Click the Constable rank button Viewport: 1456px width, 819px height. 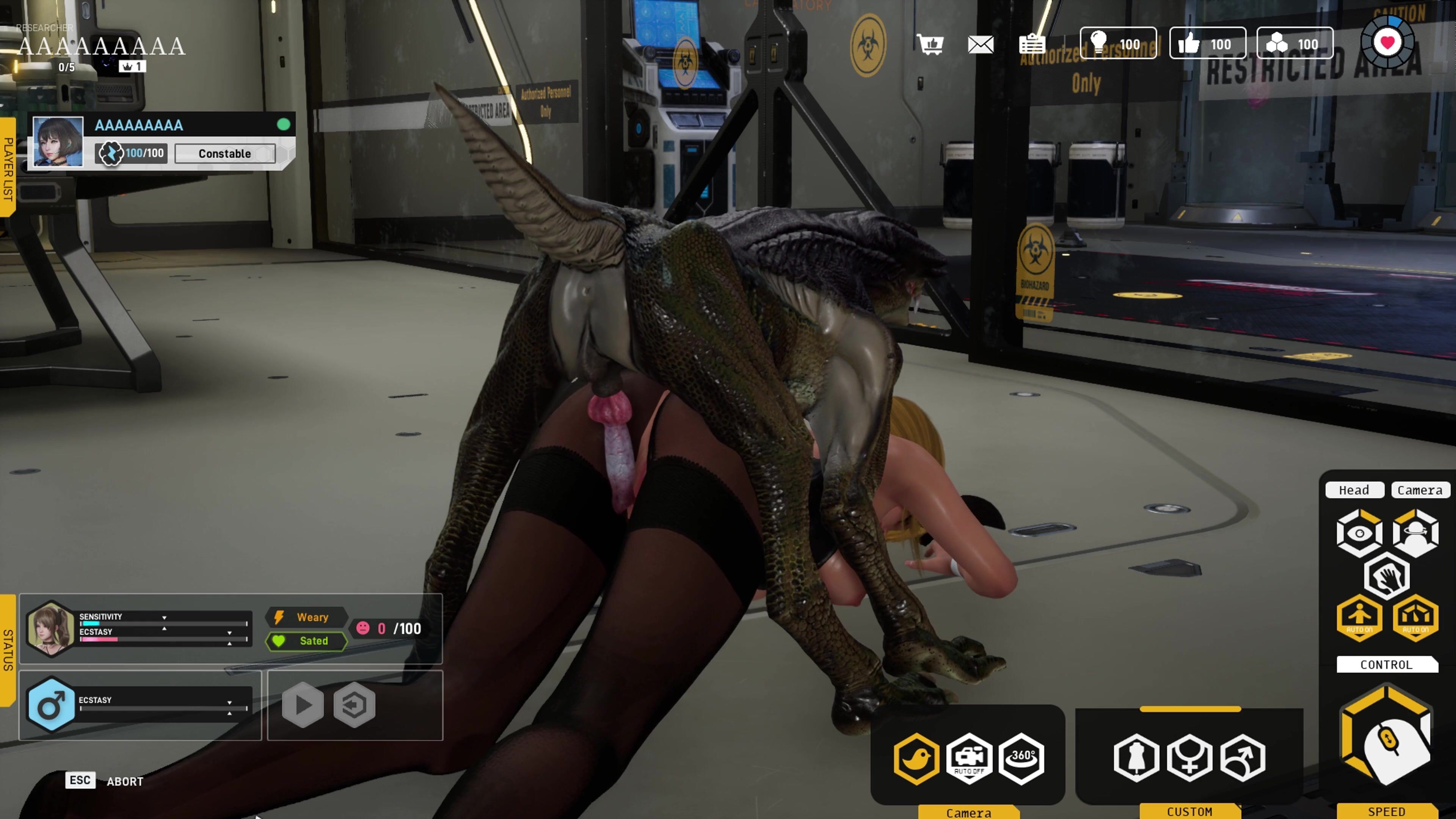(225, 154)
